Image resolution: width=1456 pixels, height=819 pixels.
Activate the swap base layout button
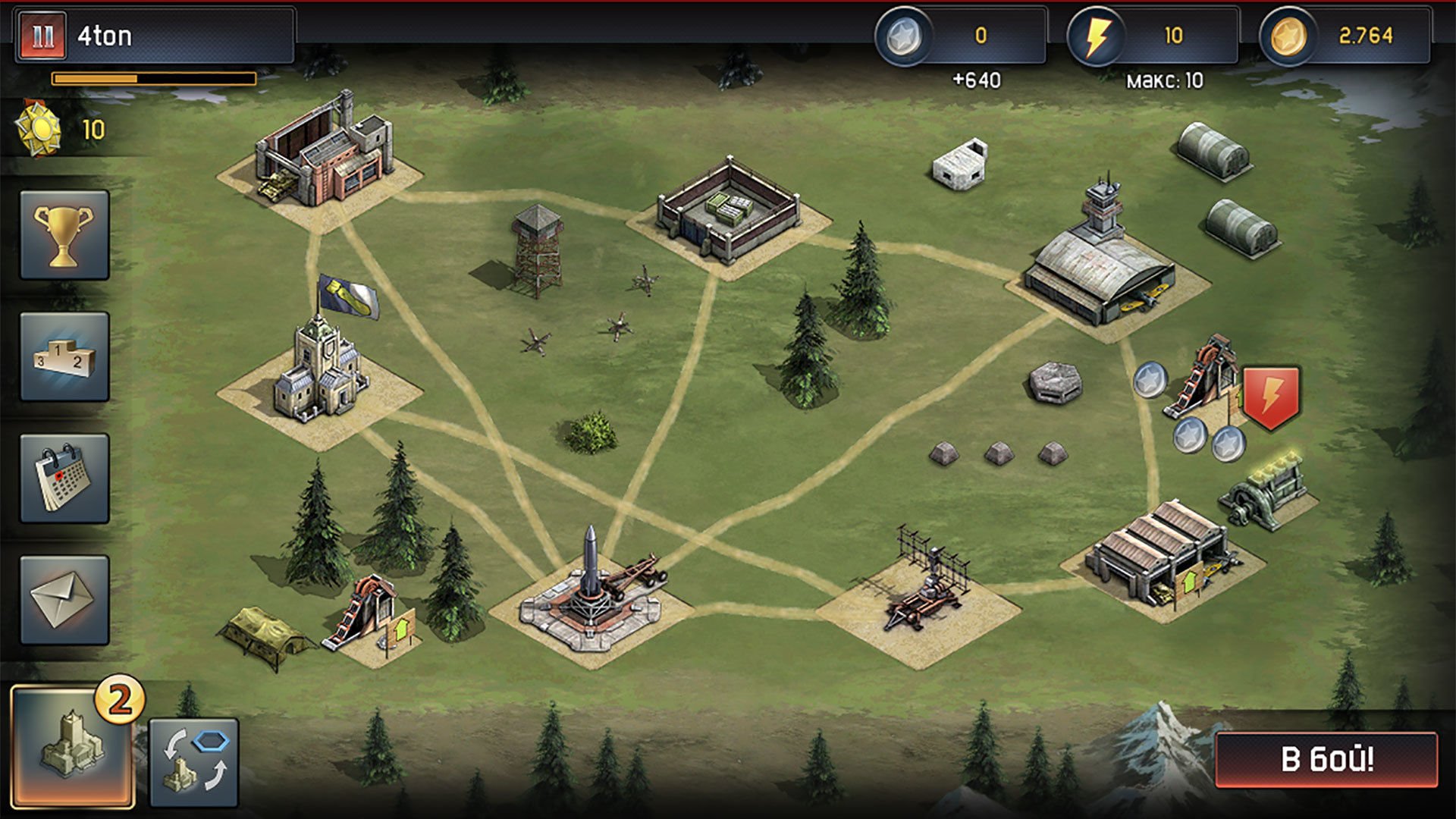pyautogui.click(x=194, y=762)
